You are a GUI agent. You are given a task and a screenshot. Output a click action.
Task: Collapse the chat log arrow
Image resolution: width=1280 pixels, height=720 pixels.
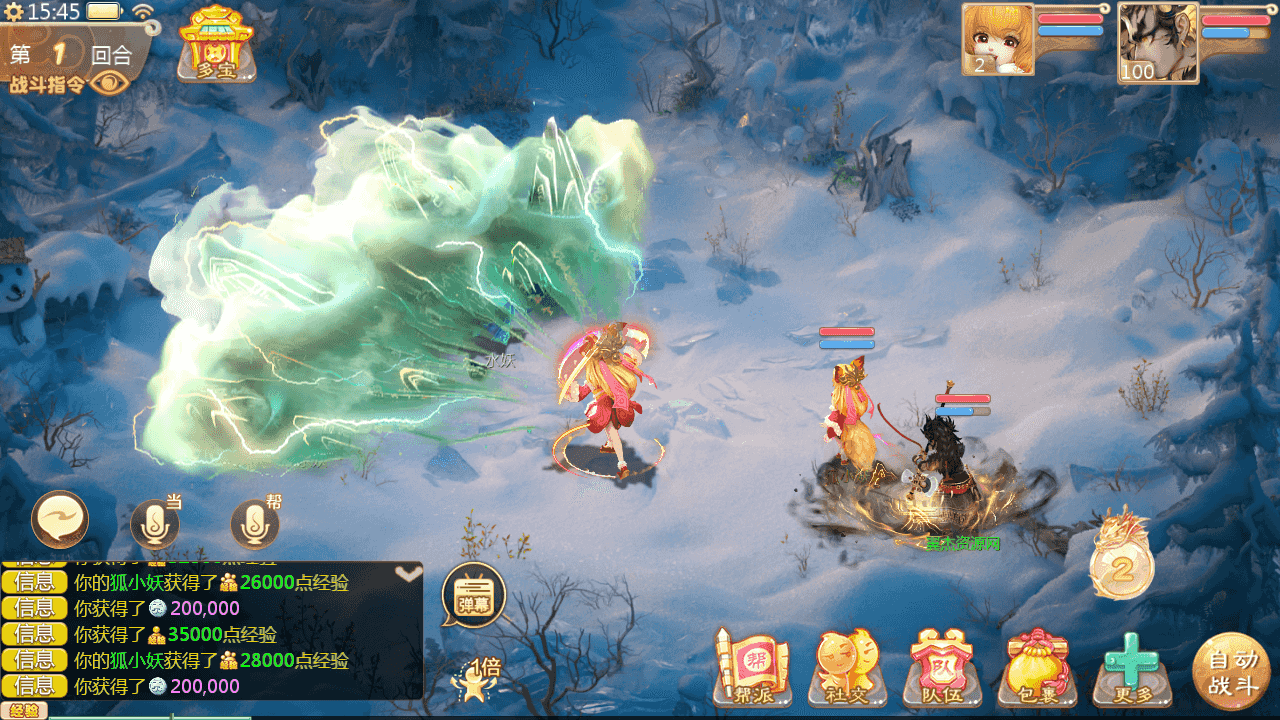coord(407,574)
